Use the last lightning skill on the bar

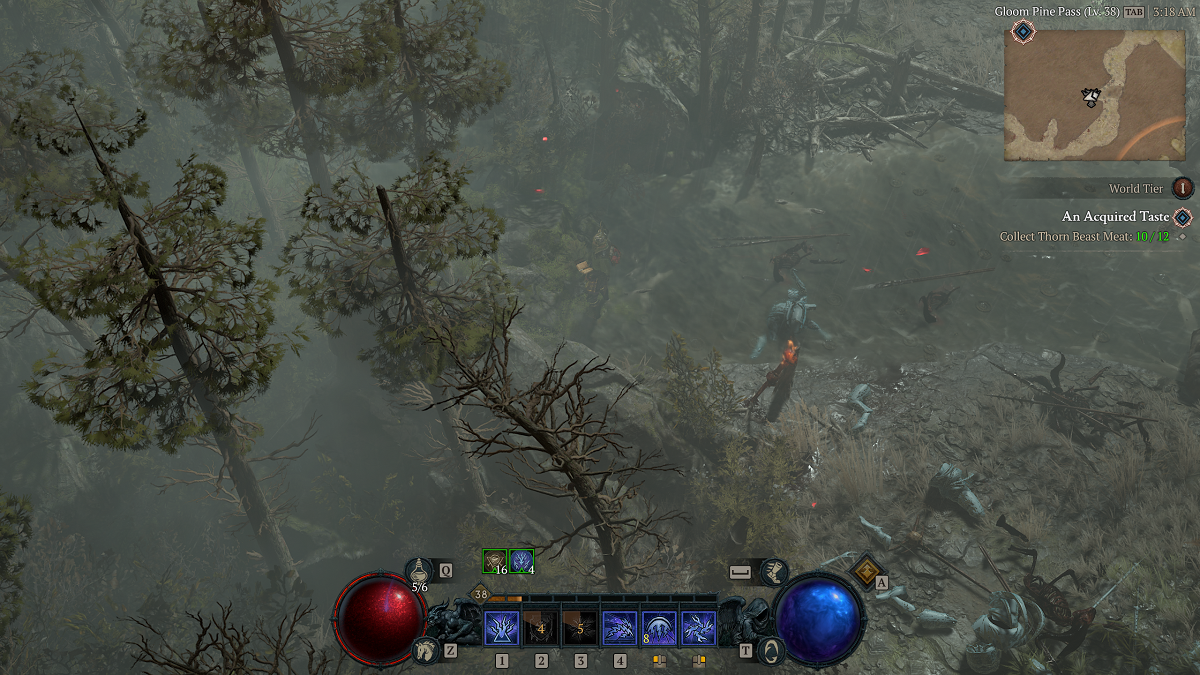pyautogui.click(x=698, y=629)
